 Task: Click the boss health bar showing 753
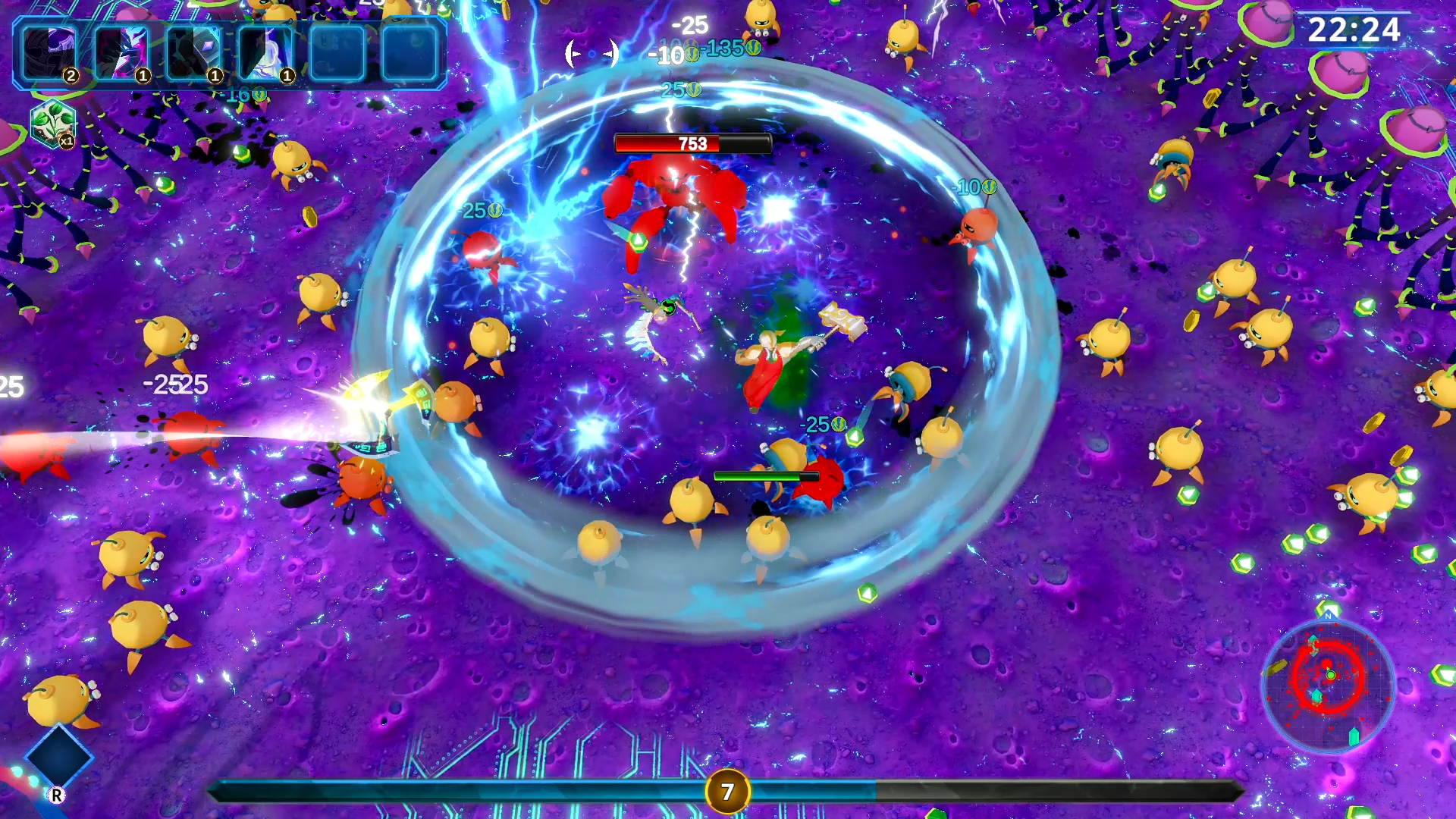(x=692, y=142)
